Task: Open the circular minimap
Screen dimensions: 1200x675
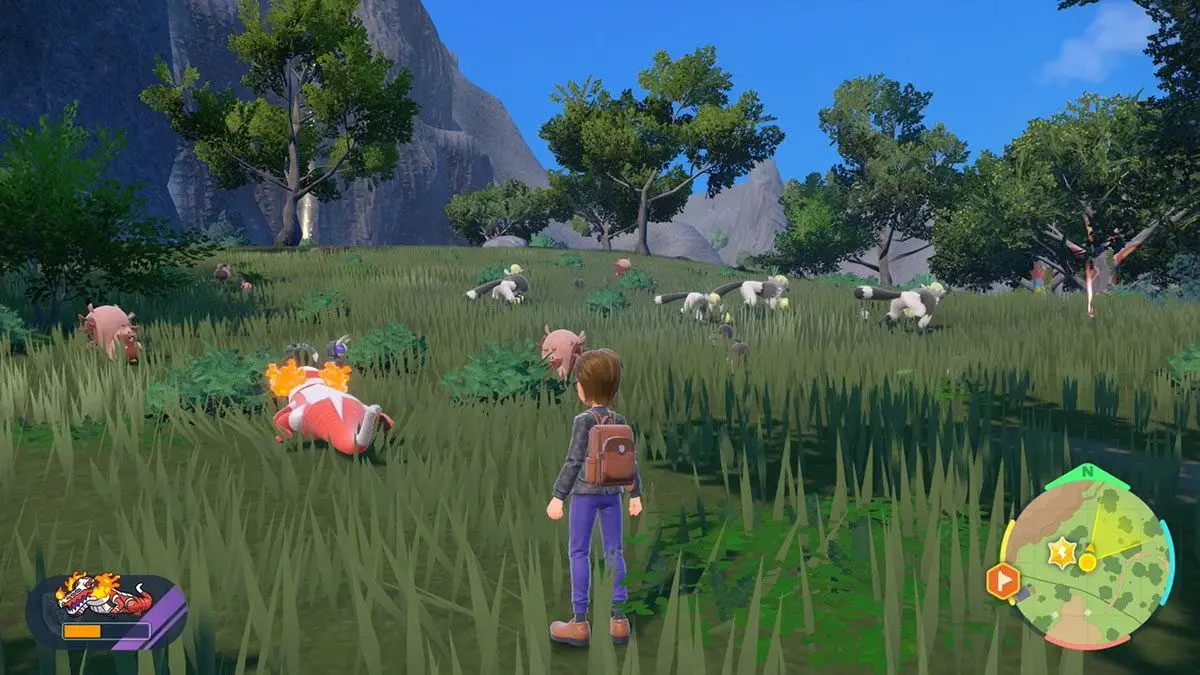Action: 1086,555
